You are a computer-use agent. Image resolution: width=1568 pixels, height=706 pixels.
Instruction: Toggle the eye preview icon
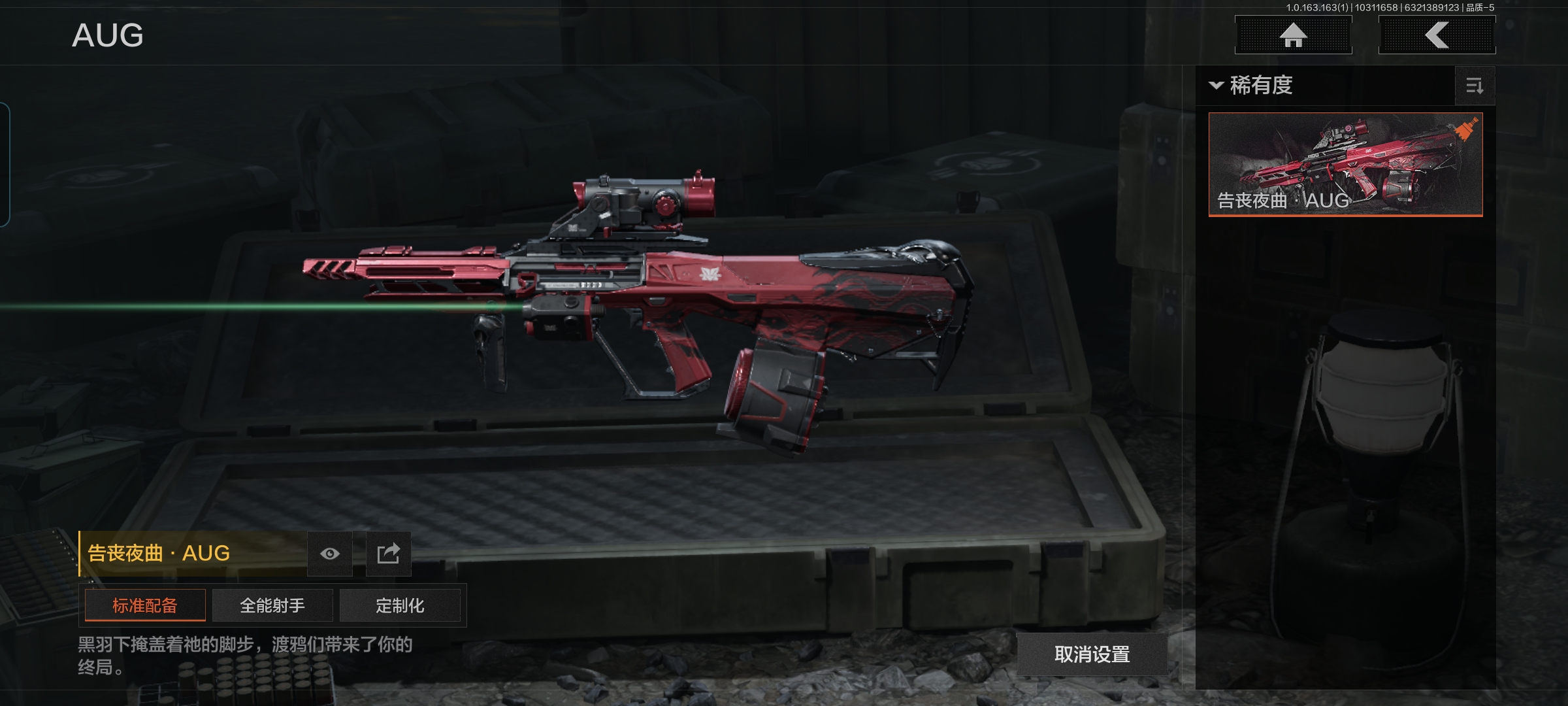coord(330,554)
